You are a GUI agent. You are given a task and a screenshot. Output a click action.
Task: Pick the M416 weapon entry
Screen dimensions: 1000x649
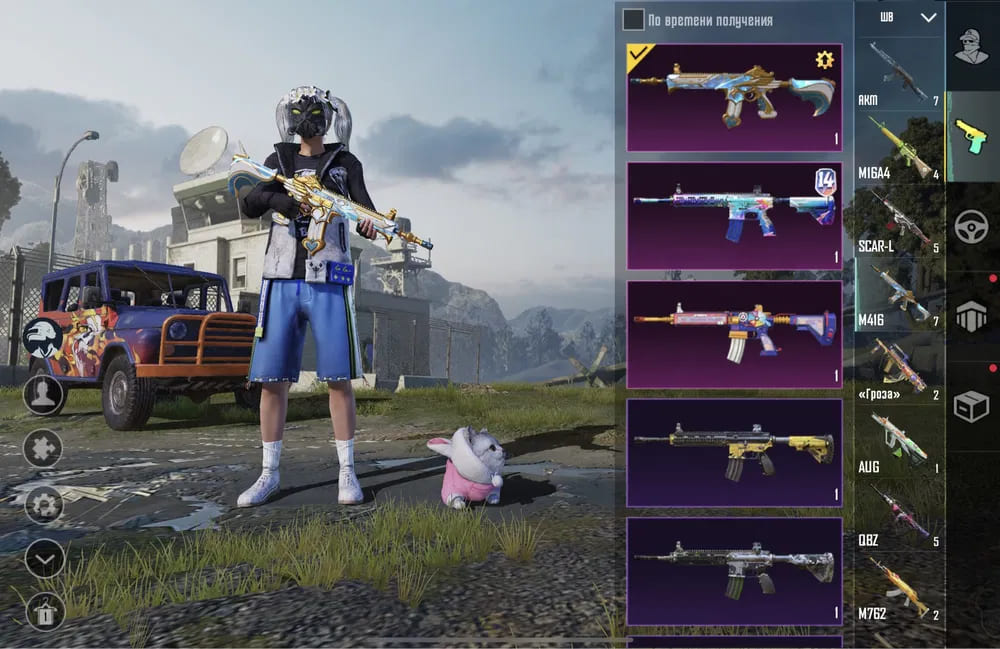899,293
